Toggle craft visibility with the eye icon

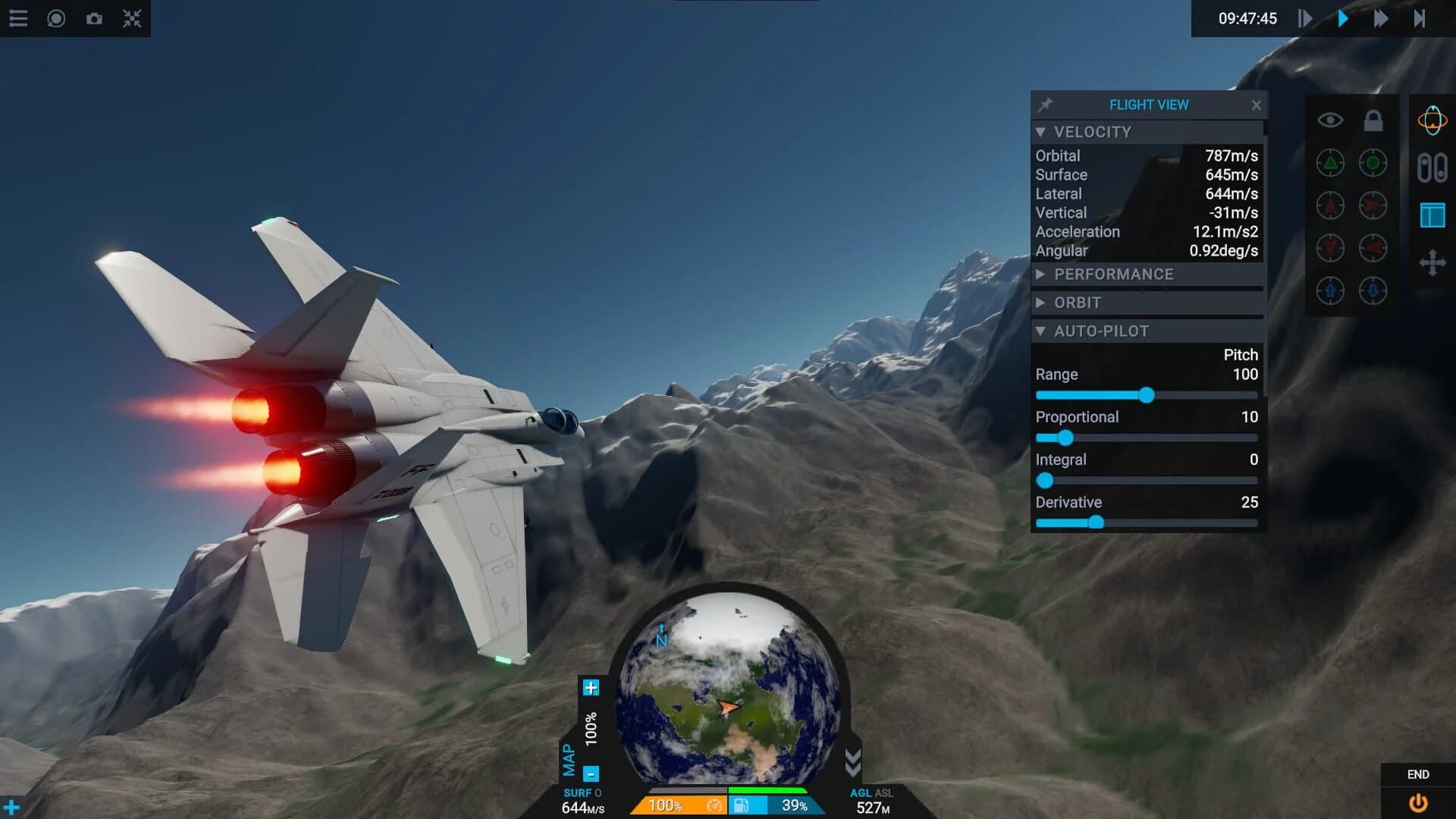[1329, 119]
